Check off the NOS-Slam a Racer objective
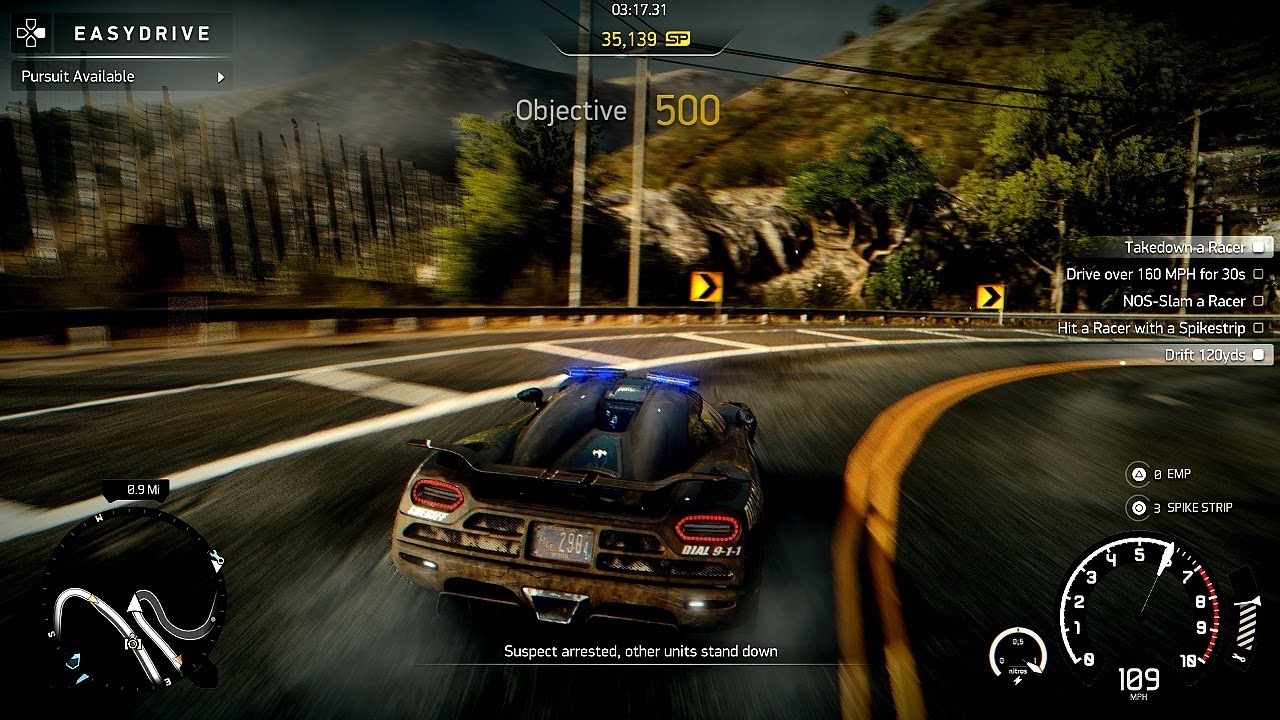The image size is (1280, 720). (x=1259, y=300)
